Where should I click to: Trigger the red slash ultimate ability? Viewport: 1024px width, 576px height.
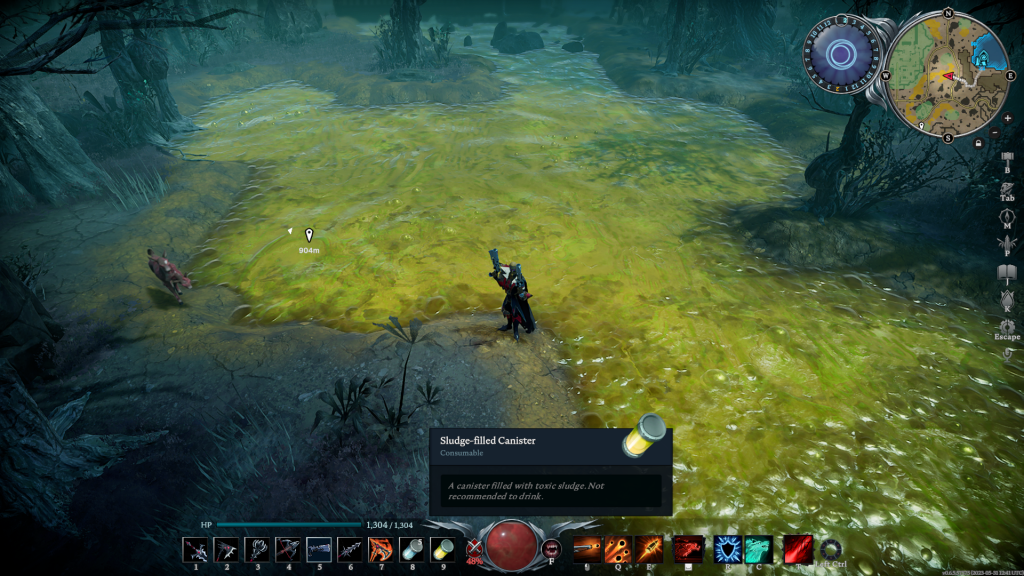797,549
